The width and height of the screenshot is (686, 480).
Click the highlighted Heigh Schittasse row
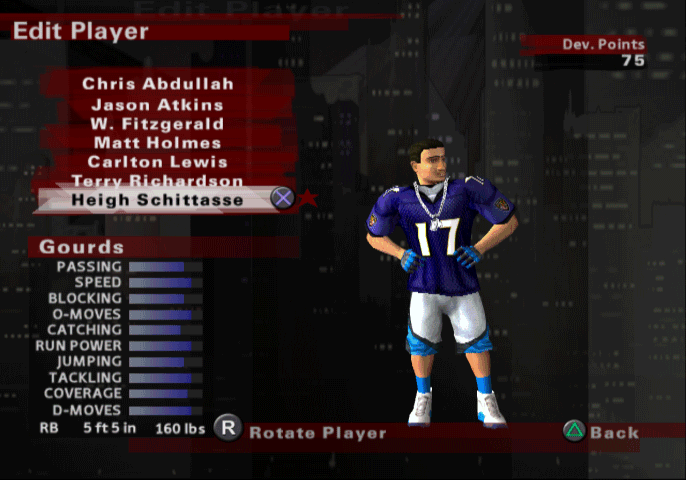click(157, 199)
